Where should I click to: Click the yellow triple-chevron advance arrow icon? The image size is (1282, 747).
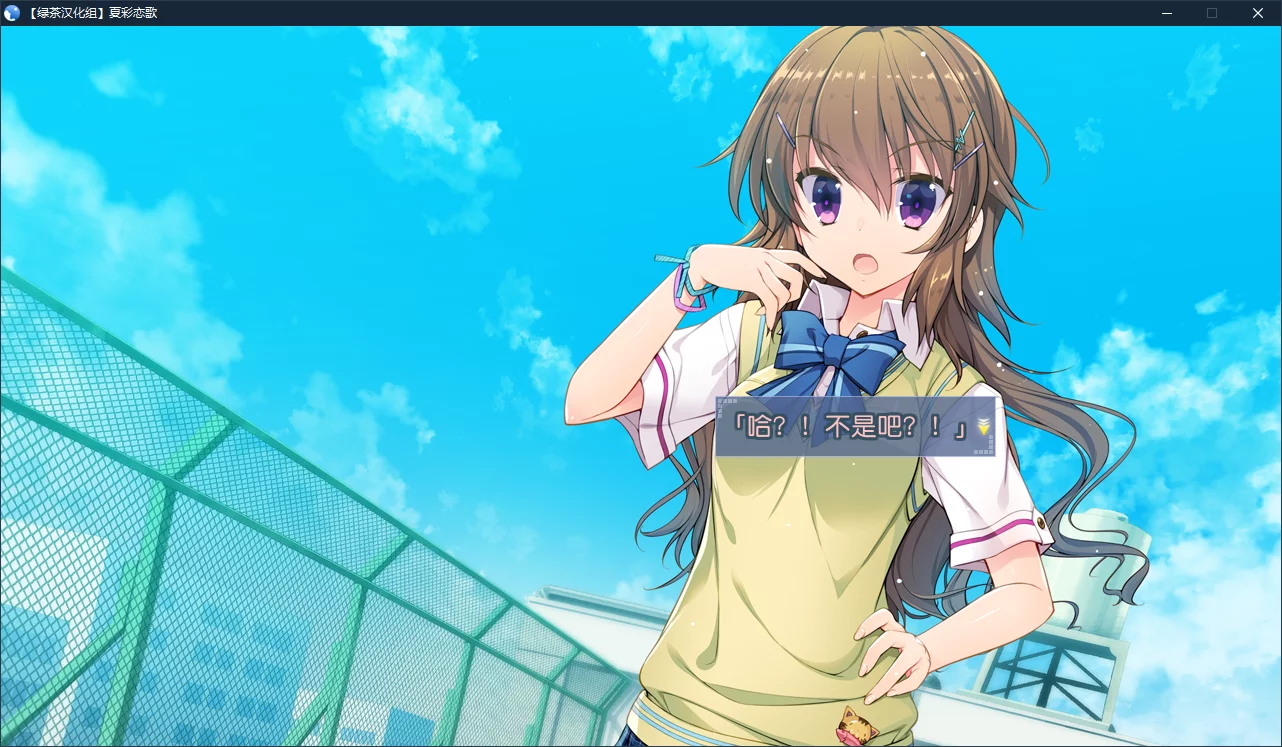tap(983, 425)
